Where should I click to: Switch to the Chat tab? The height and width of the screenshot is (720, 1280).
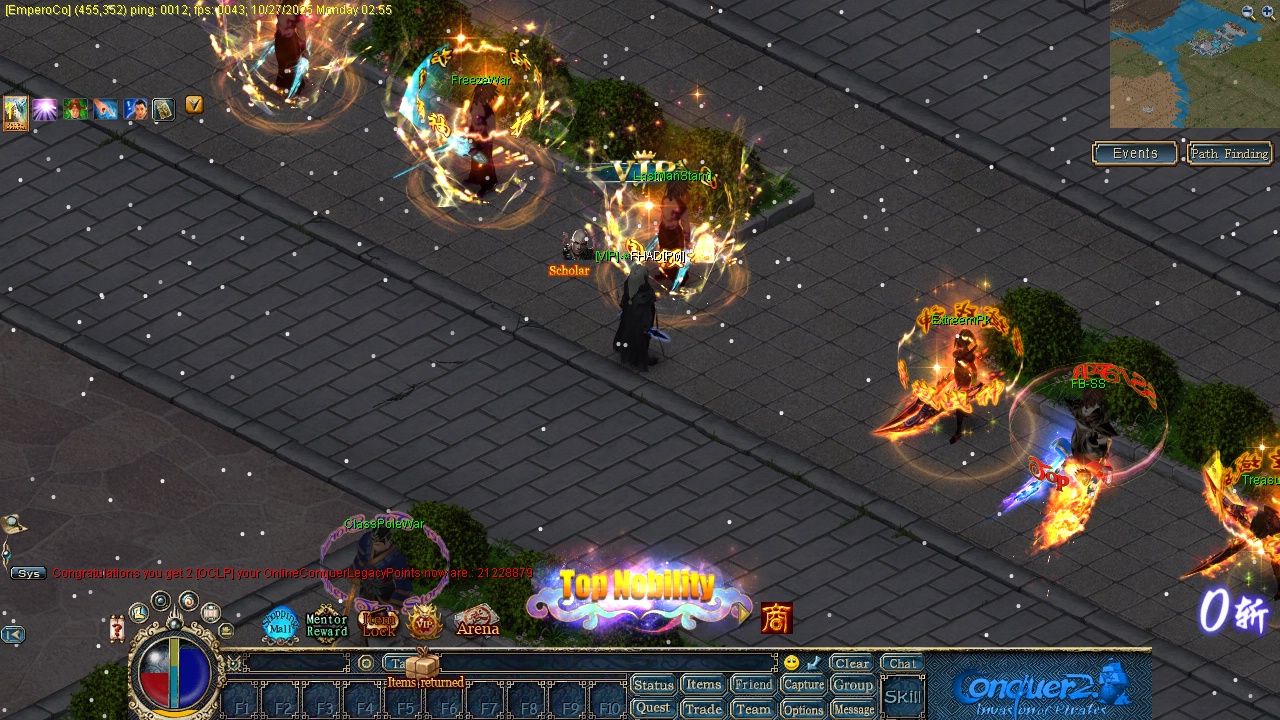pos(902,663)
